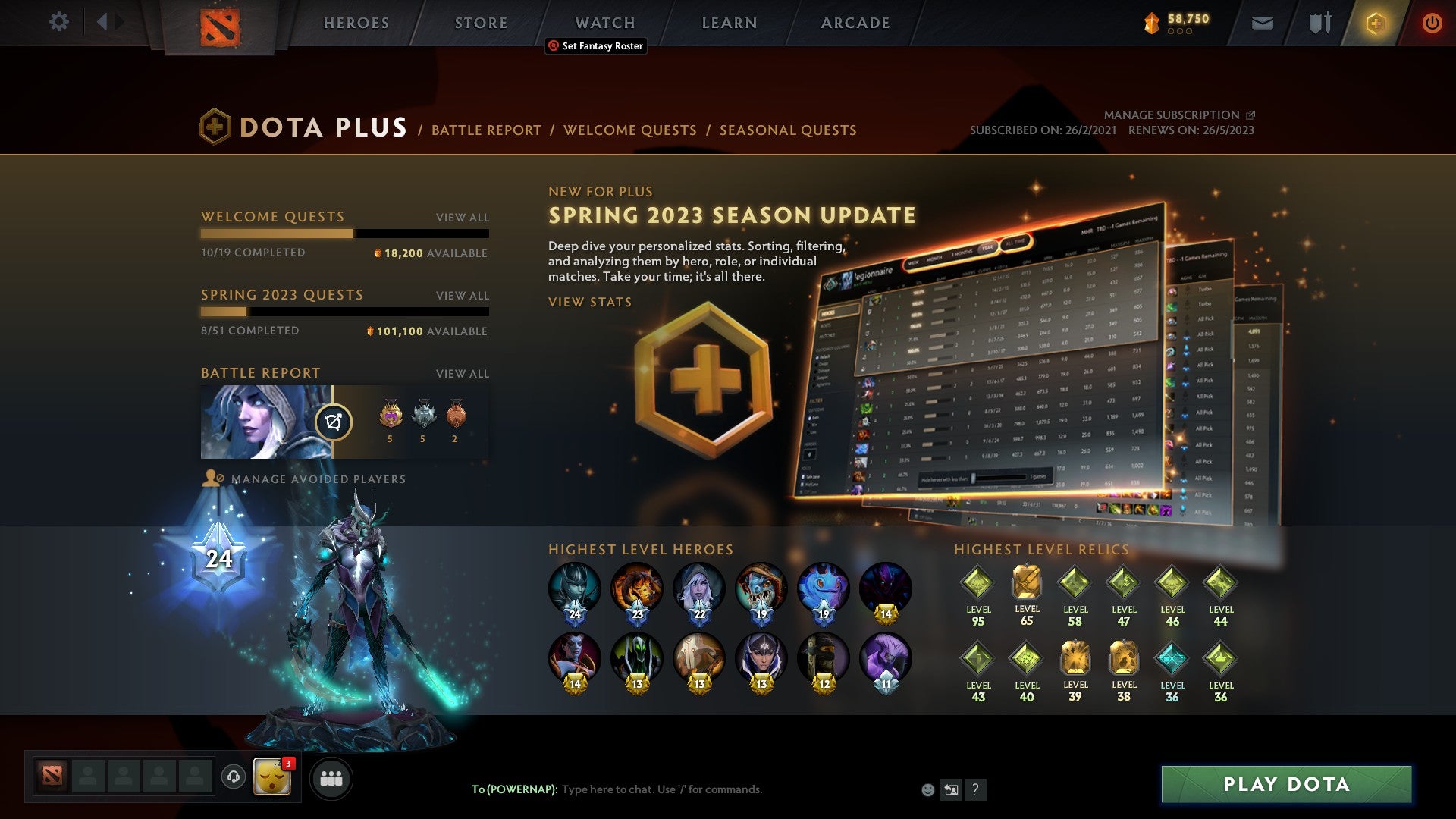This screenshot has height=819, width=1456.
Task: Open the armory shield-and-sword icon
Action: coord(1319,21)
